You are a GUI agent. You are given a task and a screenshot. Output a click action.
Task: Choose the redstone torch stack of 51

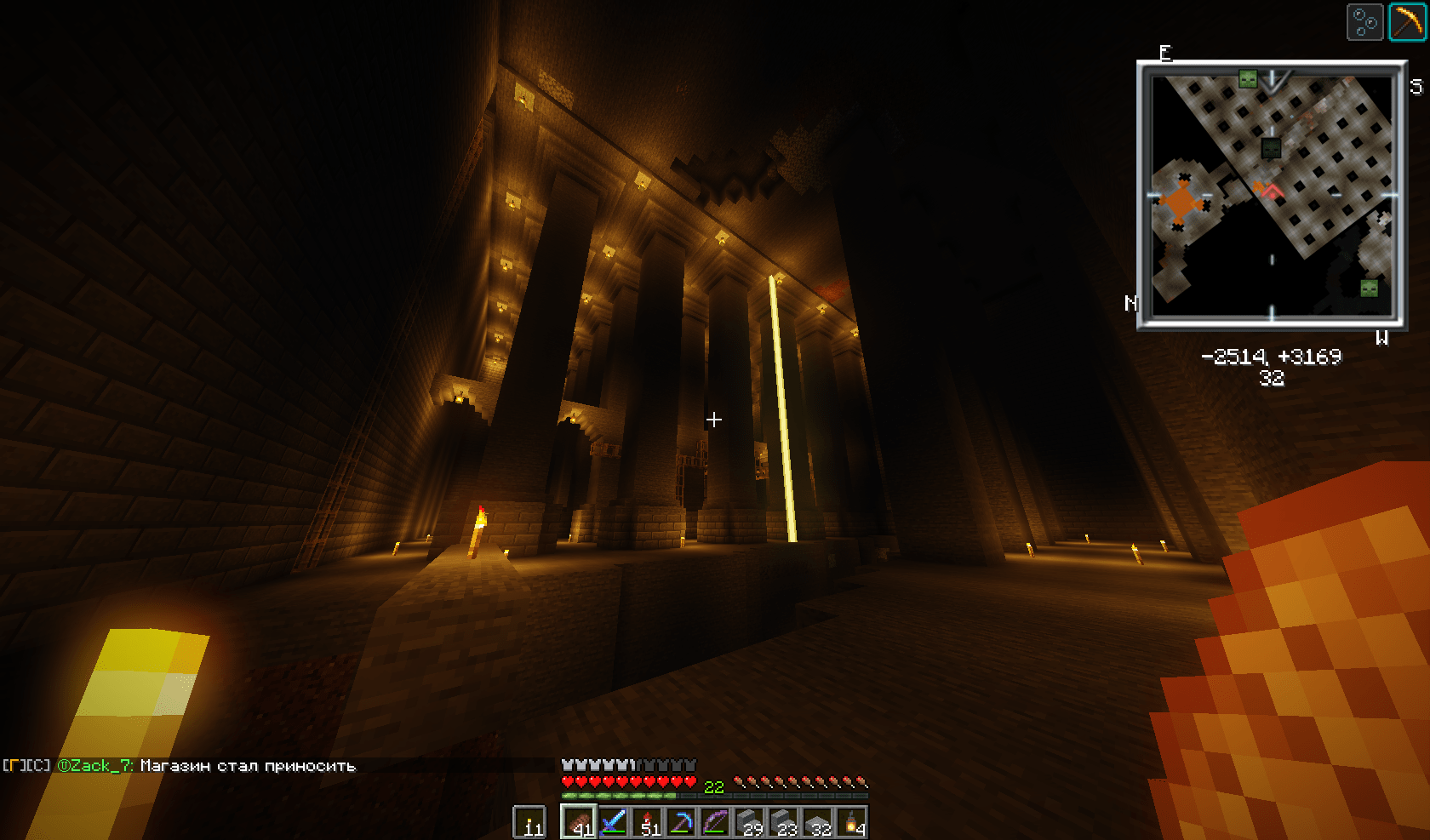(x=647, y=822)
